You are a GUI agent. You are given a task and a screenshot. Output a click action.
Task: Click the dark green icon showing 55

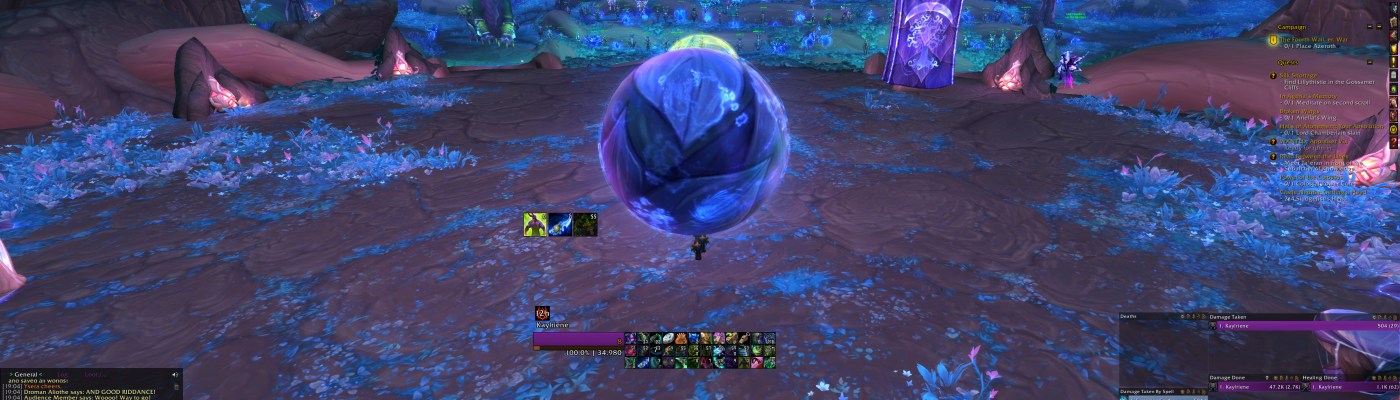click(x=585, y=224)
